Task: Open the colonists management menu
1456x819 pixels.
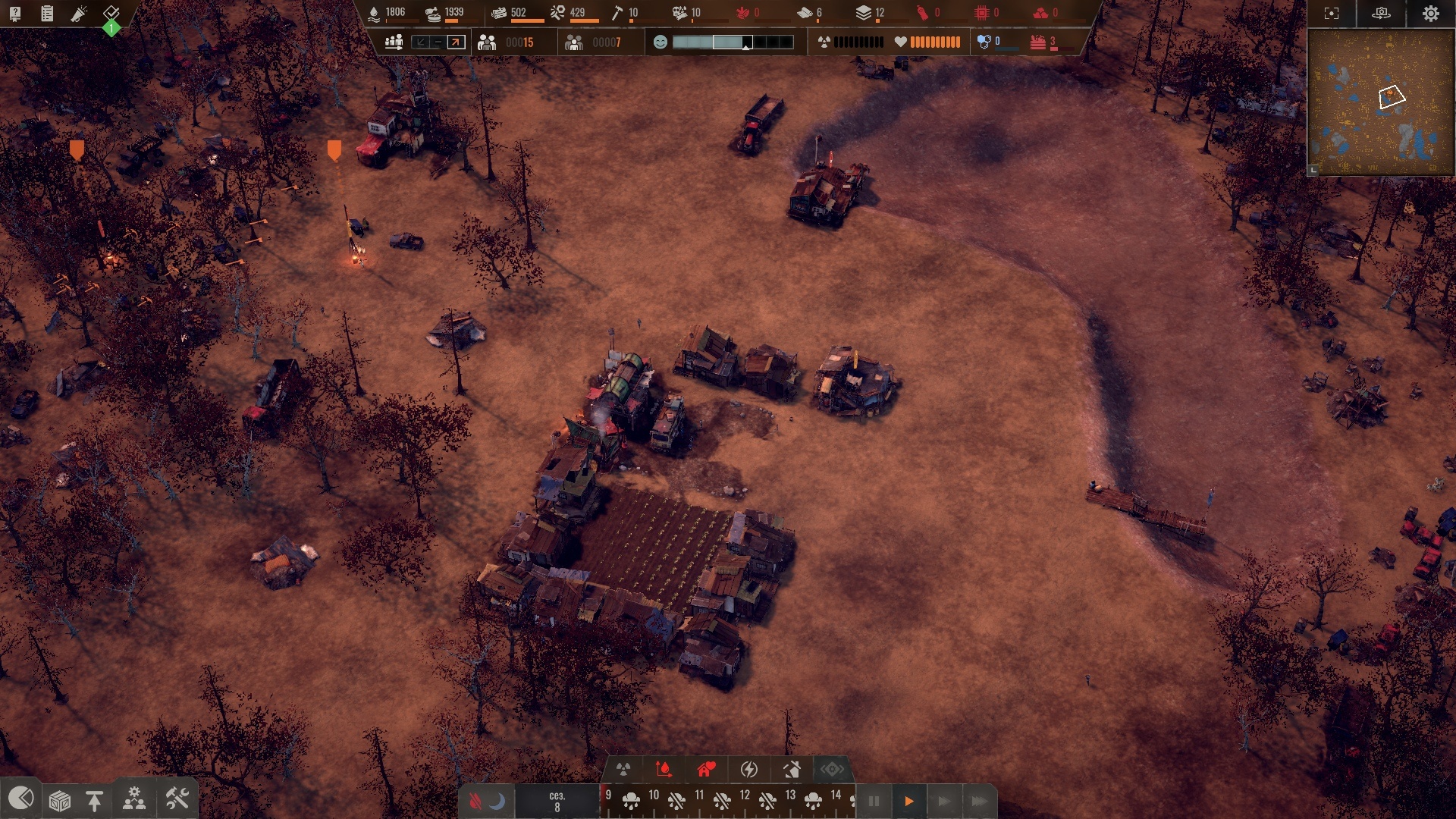Action: [134, 799]
